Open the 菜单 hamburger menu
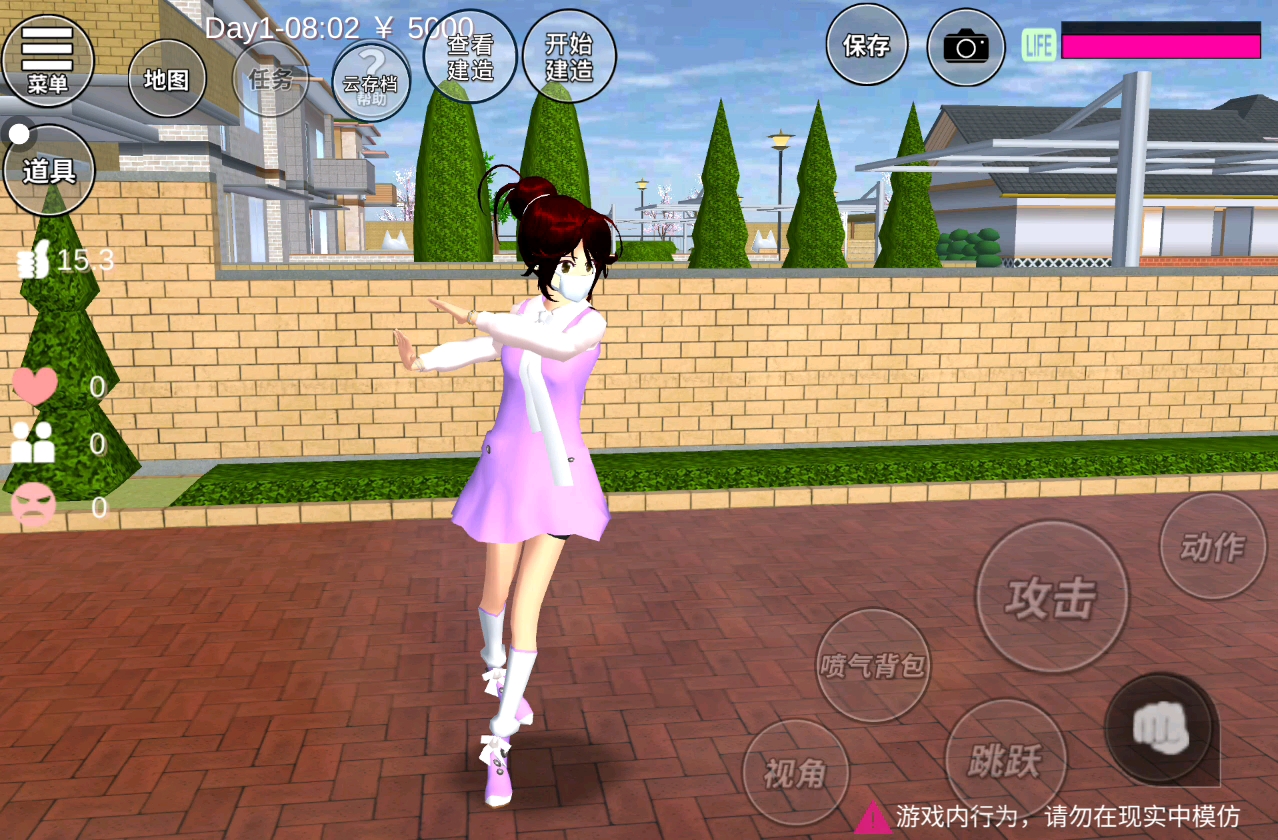The image size is (1278, 840). 47,60
